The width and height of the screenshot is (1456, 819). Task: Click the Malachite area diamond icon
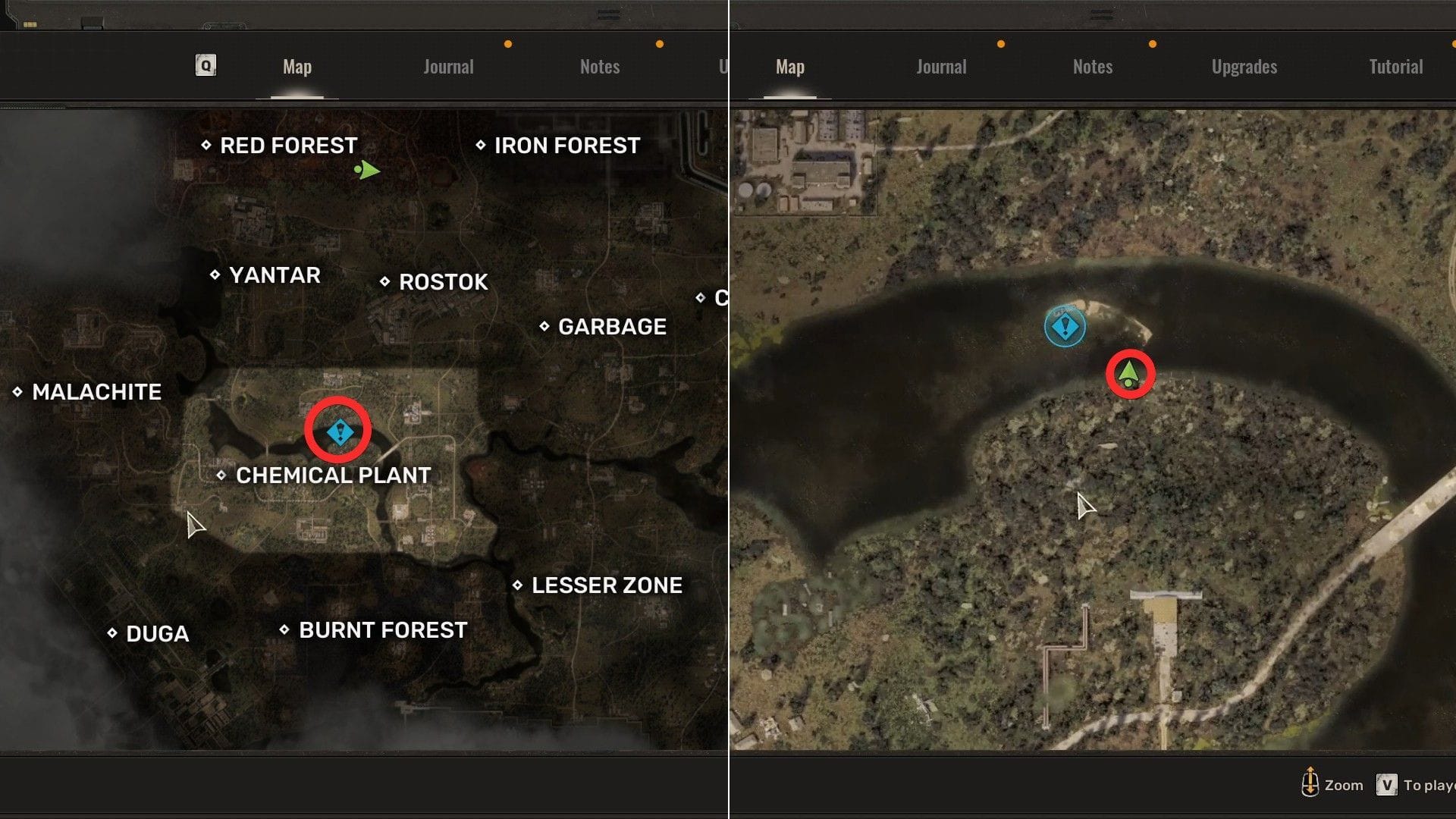pyautogui.click(x=18, y=392)
